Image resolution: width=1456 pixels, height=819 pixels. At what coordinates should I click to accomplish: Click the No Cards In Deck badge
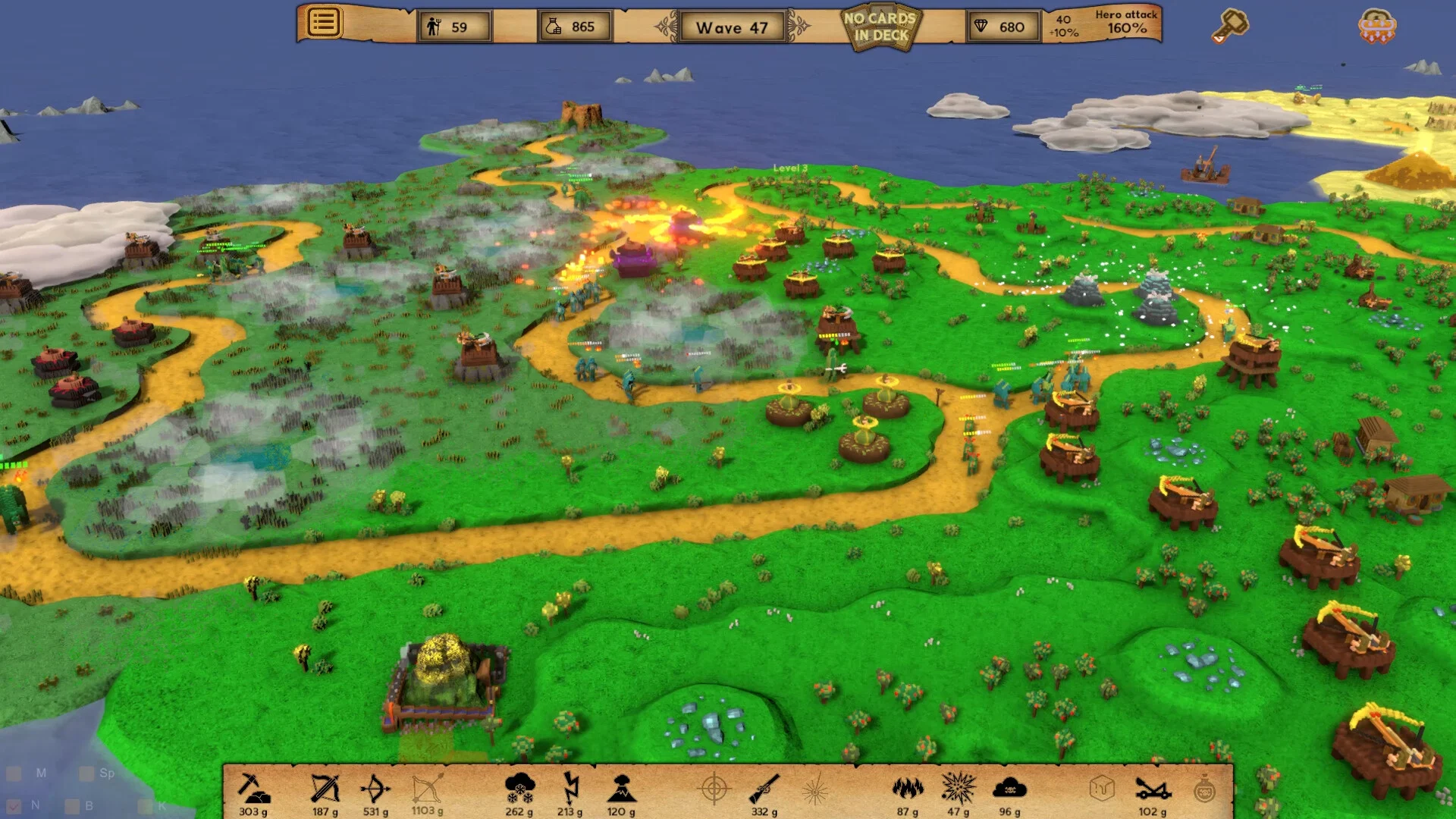coord(880,27)
